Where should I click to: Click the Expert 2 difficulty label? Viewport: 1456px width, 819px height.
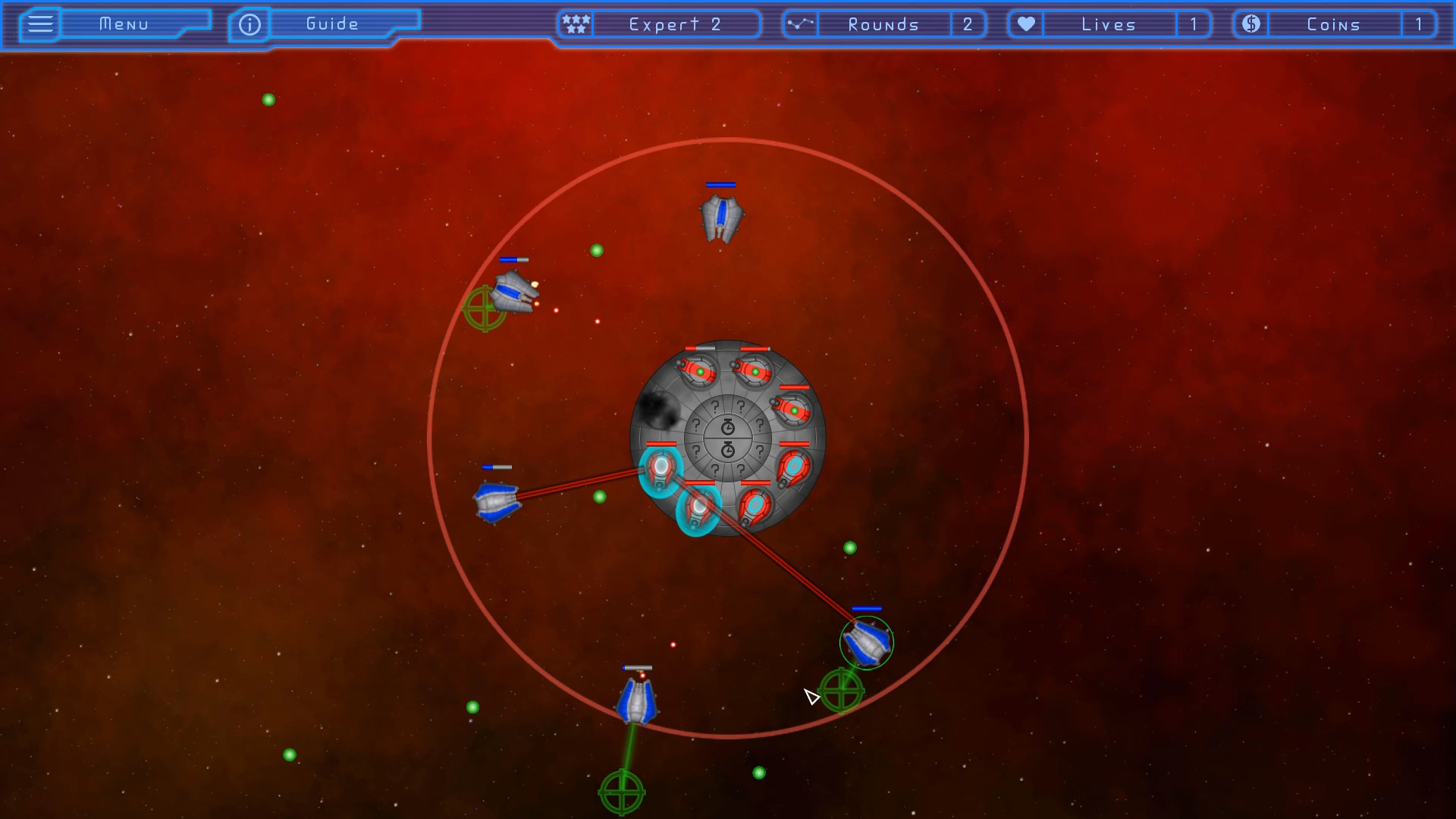[674, 24]
